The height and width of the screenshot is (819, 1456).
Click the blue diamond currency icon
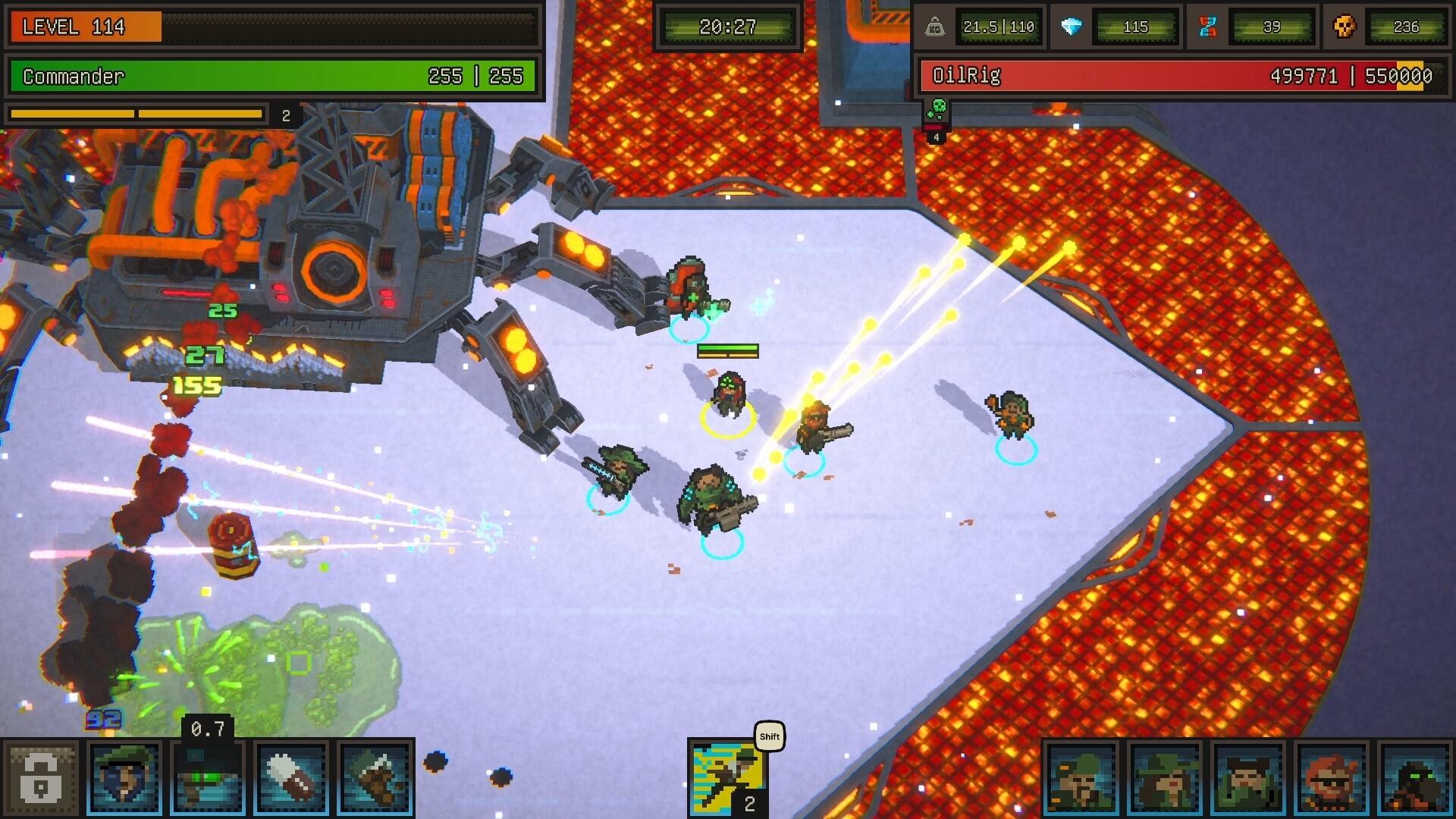(x=1073, y=27)
